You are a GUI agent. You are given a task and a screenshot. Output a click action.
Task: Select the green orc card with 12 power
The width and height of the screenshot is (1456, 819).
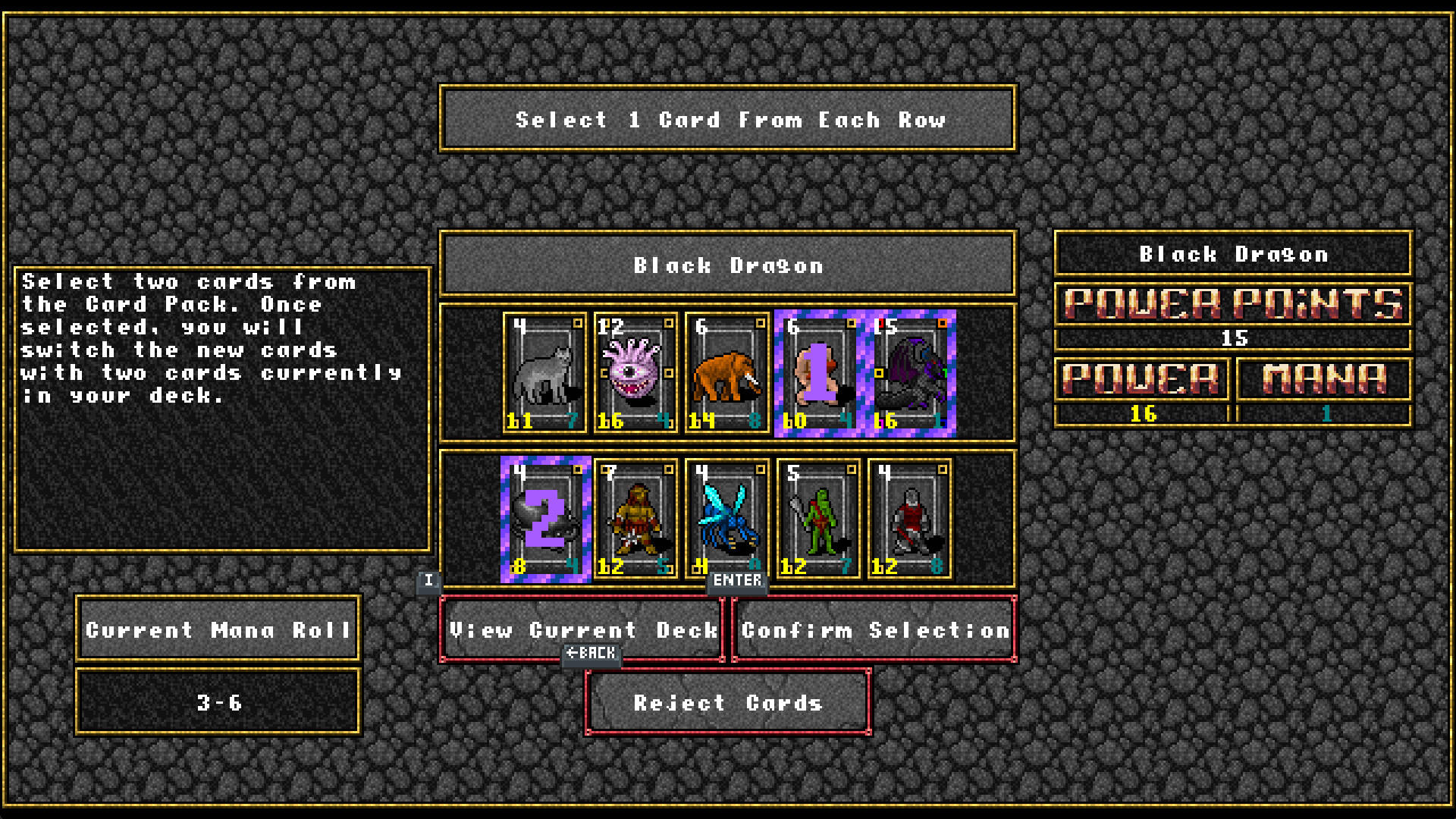click(x=817, y=519)
